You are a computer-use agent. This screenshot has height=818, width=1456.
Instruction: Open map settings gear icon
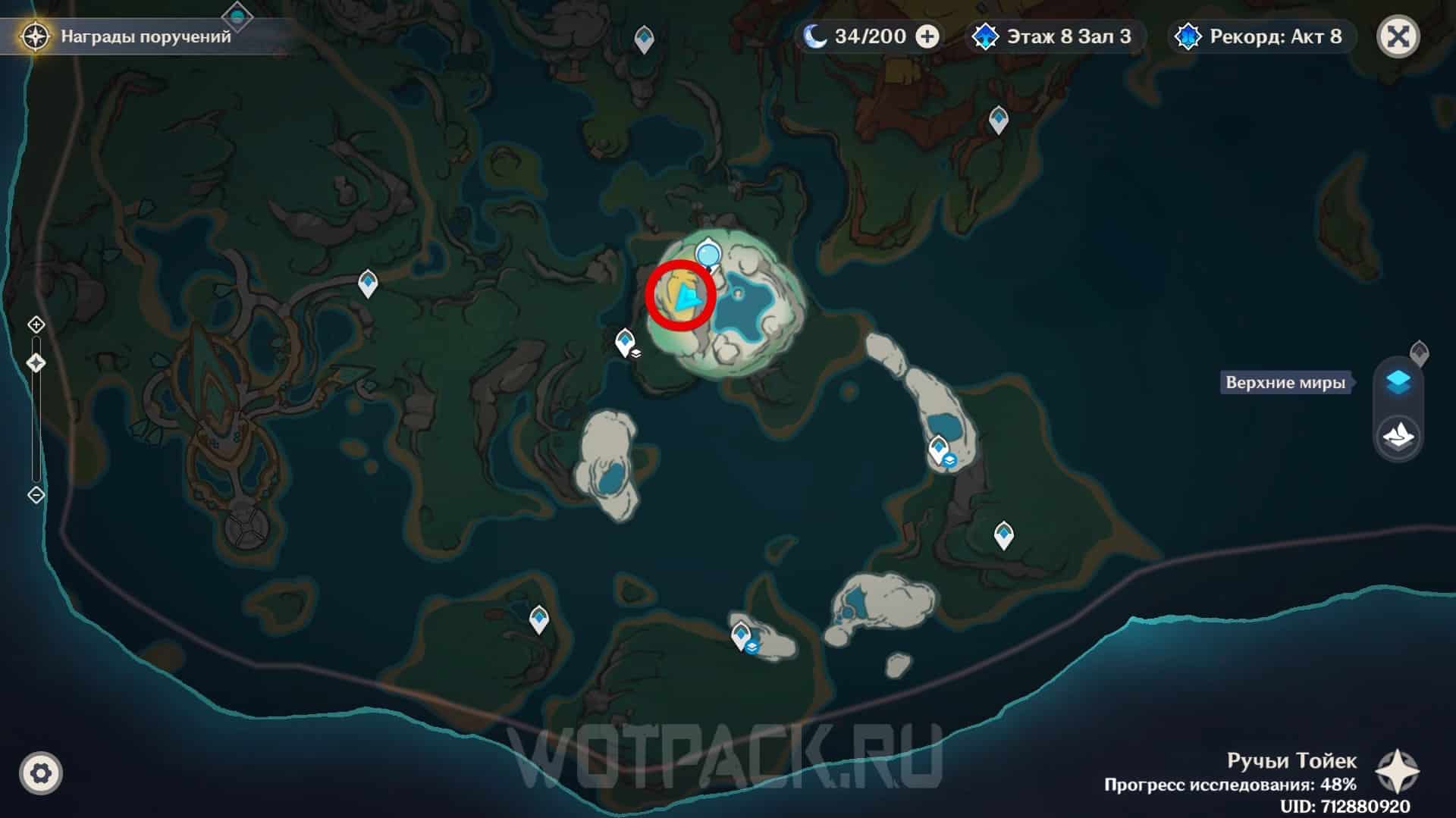click(41, 773)
